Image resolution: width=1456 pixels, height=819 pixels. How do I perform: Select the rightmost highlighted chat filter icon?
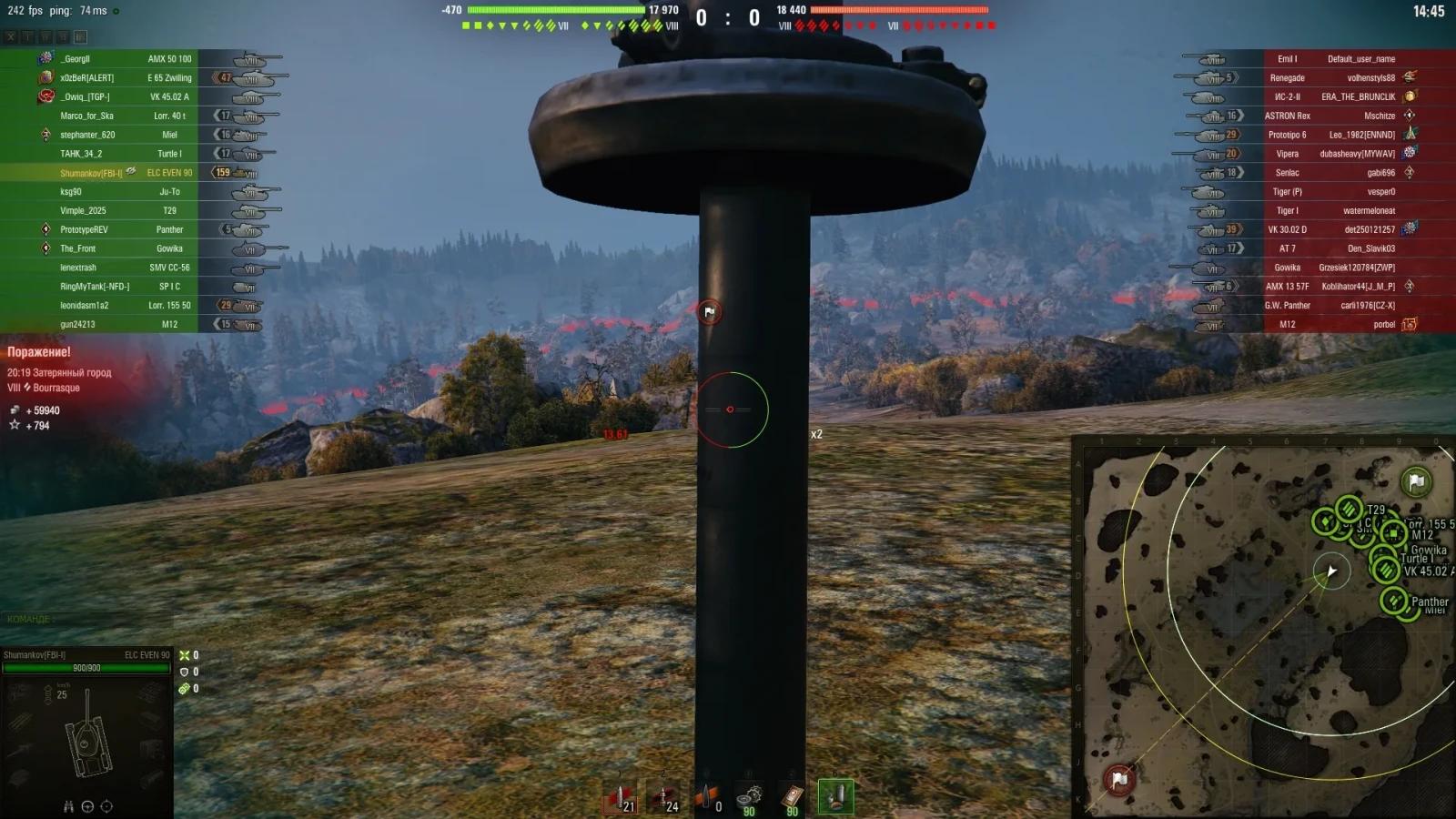(80, 36)
